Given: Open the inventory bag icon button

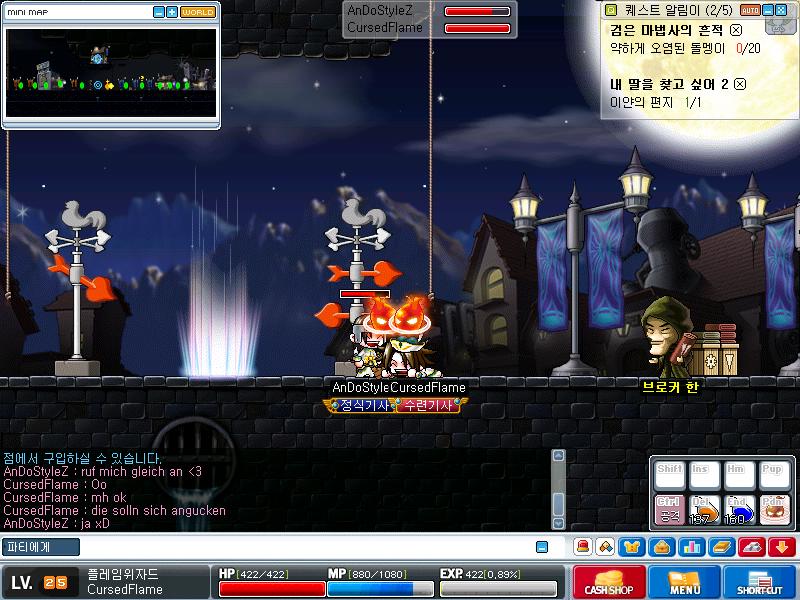Looking at the screenshot, I should 661,547.
